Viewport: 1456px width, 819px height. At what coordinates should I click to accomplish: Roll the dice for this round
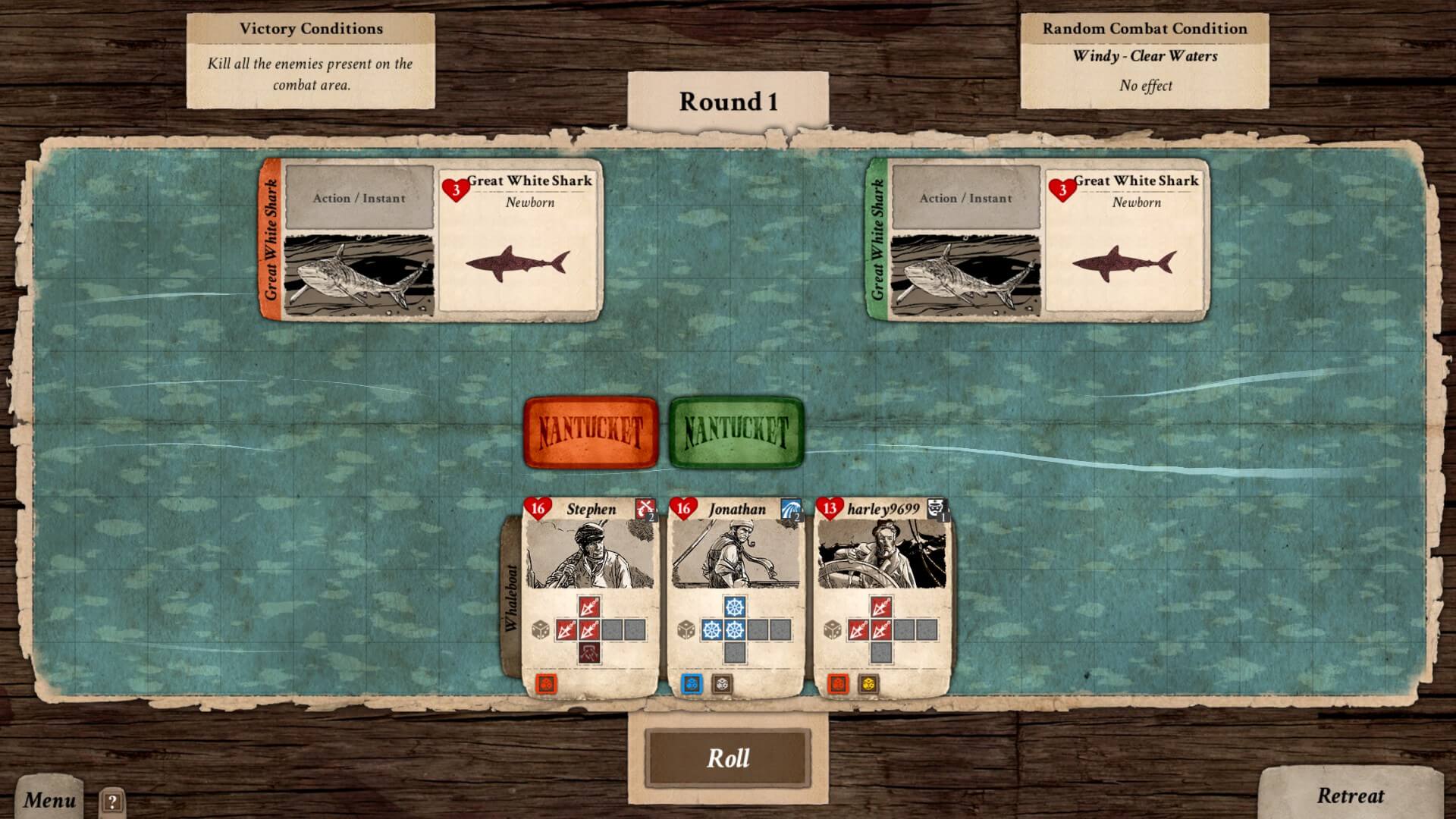[728, 758]
